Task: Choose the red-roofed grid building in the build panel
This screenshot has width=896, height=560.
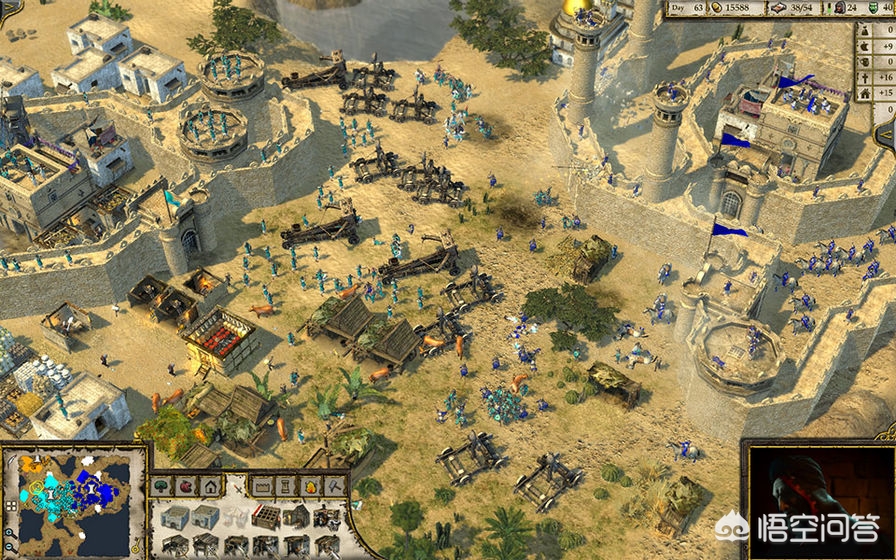Action: click(x=265, y=517)
